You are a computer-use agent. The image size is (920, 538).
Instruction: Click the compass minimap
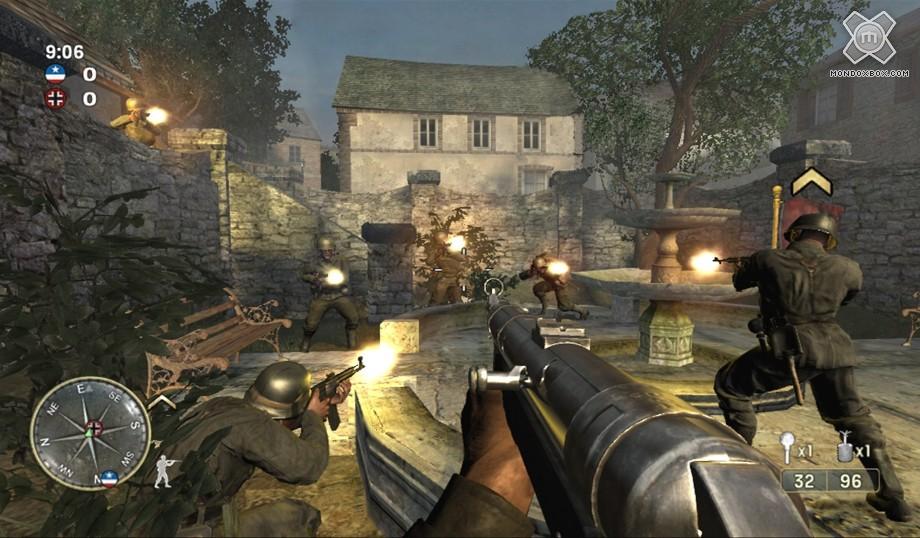[x=90, y=432]
